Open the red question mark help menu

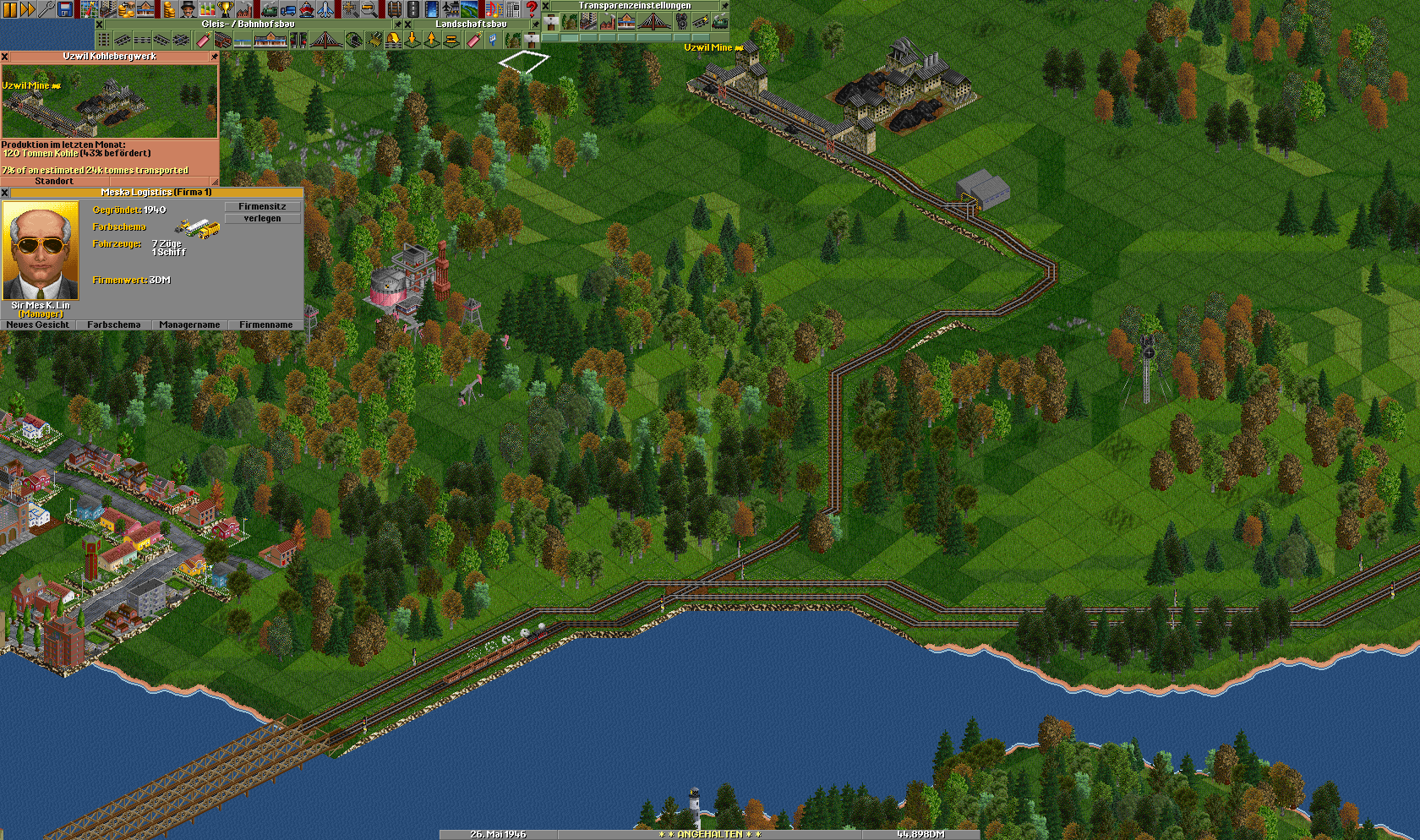tap(532, 9)
